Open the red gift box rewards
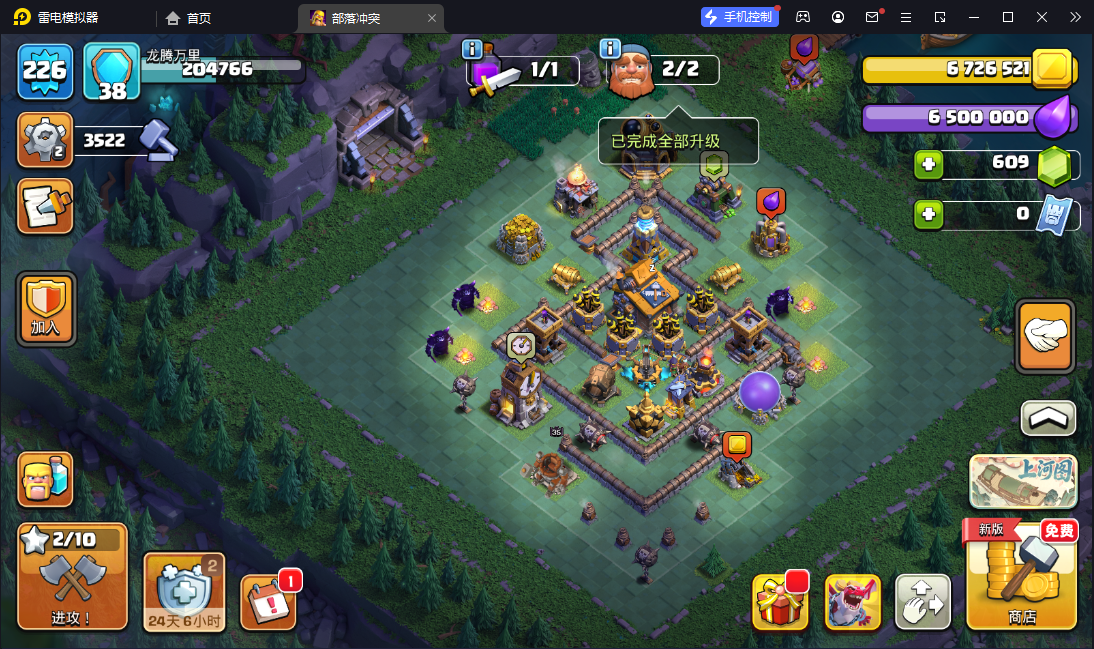The height and width of the screenshot is (649, 1094). [x=779, y=602]
